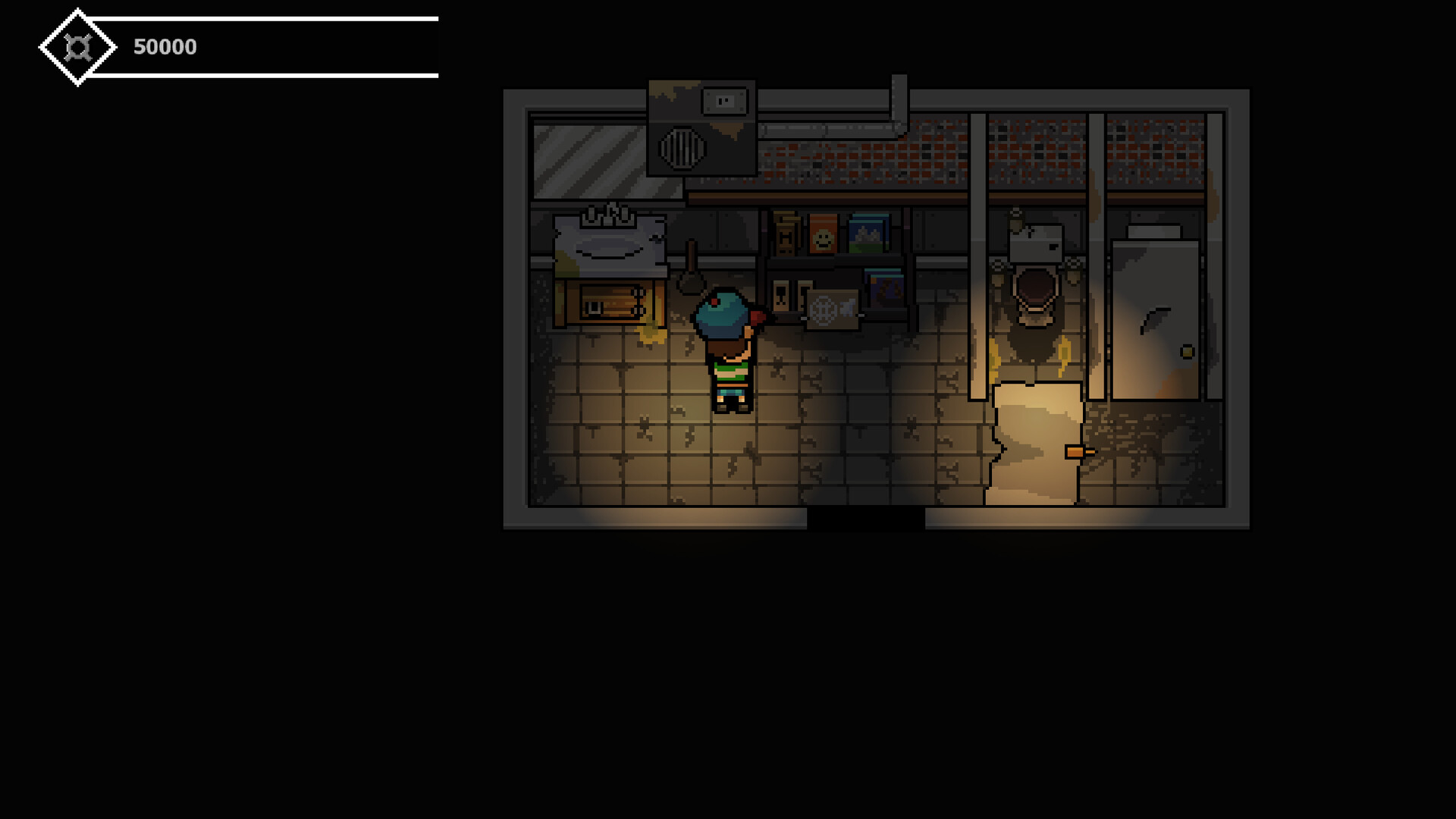Open the grey bathroom door on the right

click(1156, 318)
